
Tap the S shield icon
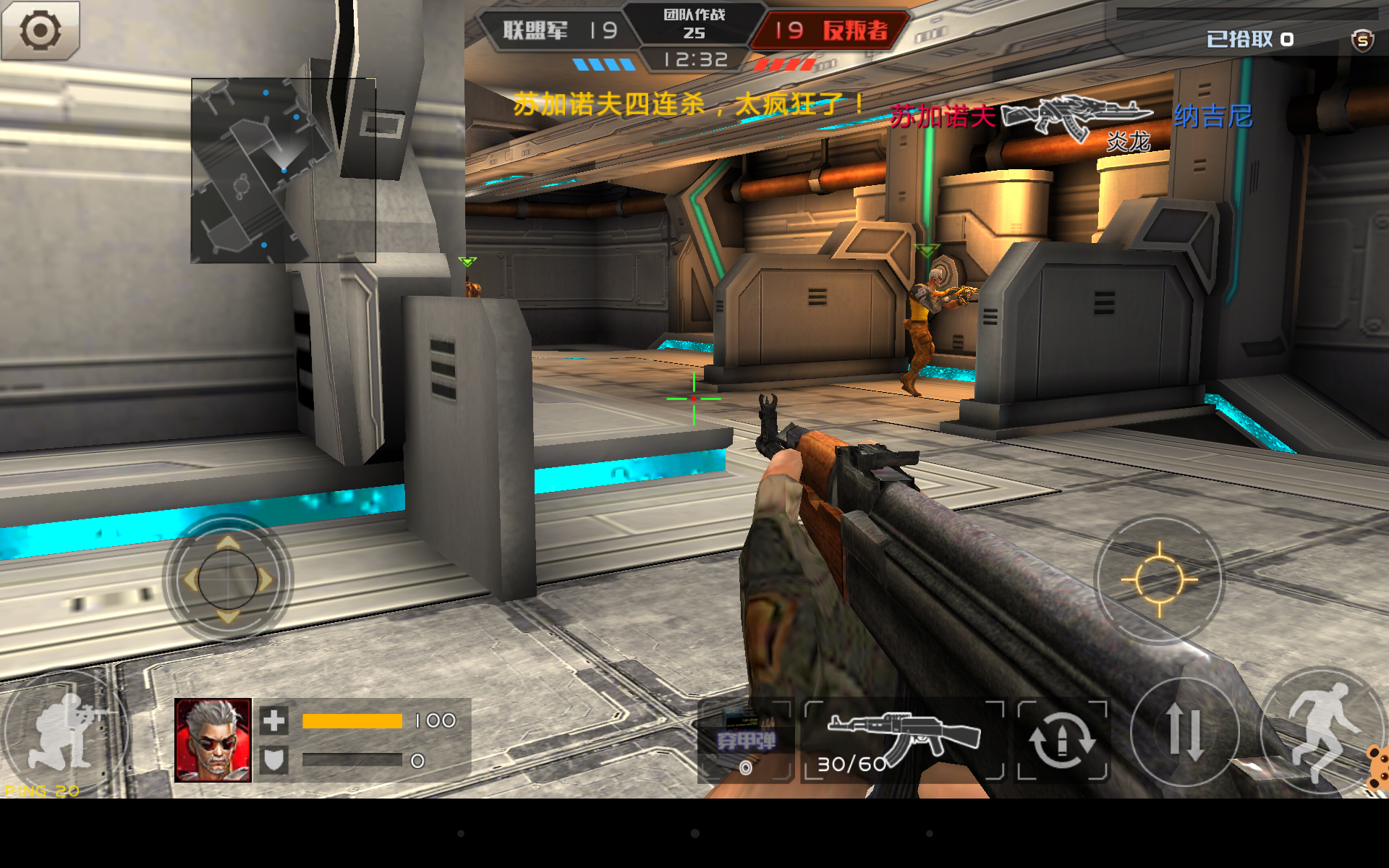(x=1362, y=41)
